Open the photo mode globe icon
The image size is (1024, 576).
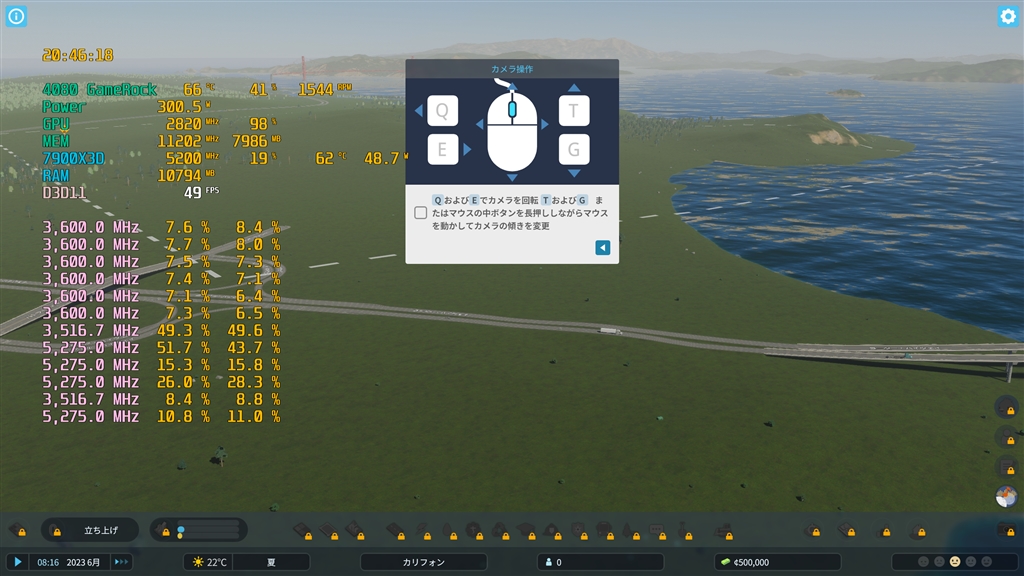[1006, 497]
